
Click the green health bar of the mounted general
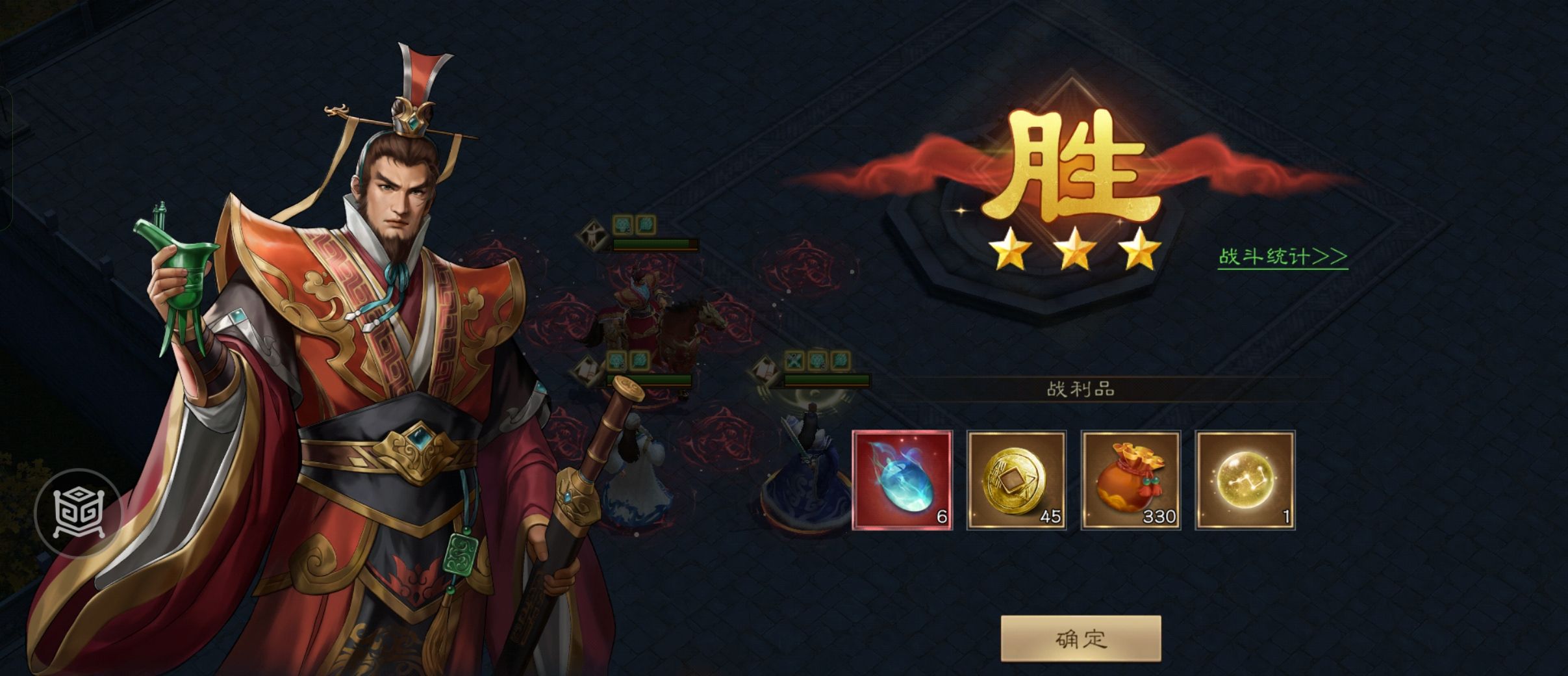click(x=651, y=244)
